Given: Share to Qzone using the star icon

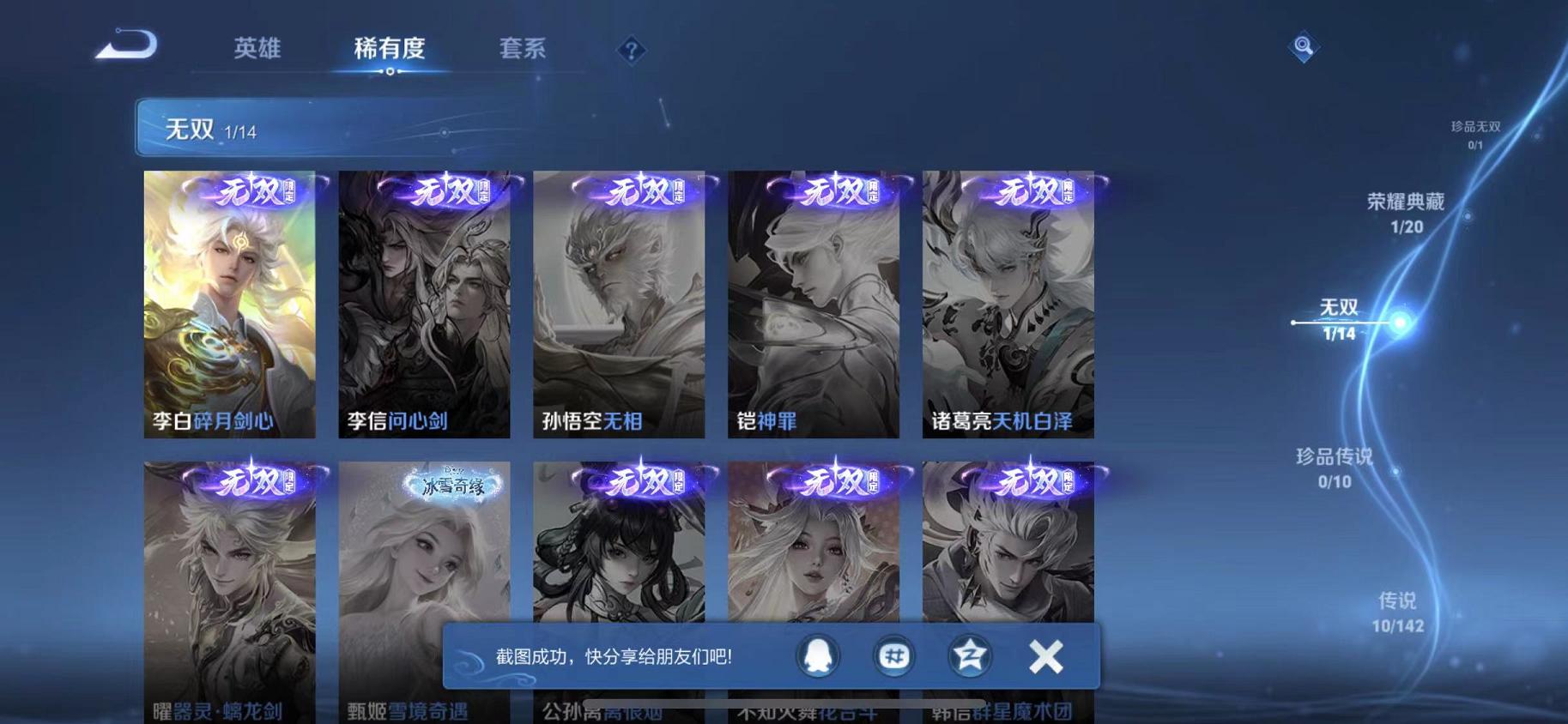Looking at the screenshot, I should 969,655.
